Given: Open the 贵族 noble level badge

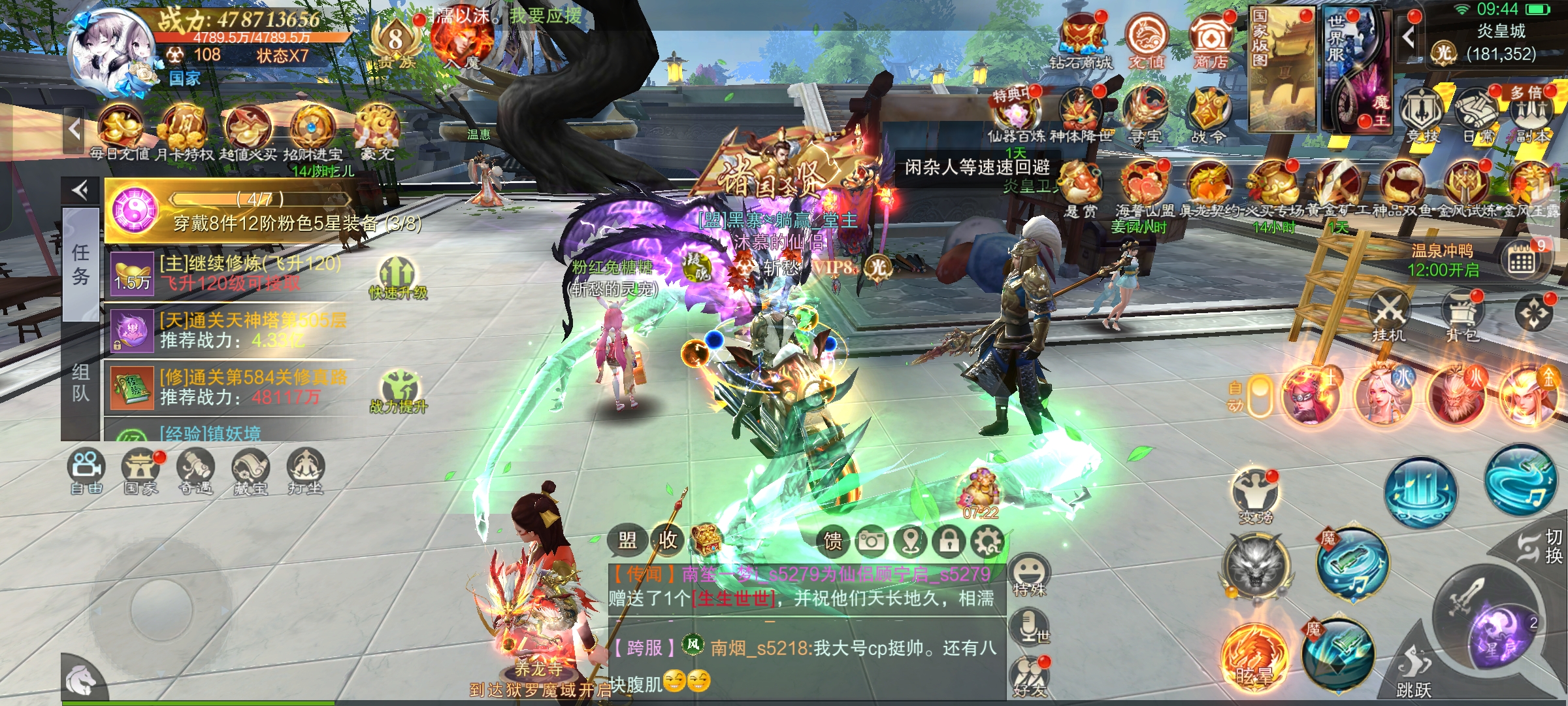Looking at the screenshot, I should 397,42.
